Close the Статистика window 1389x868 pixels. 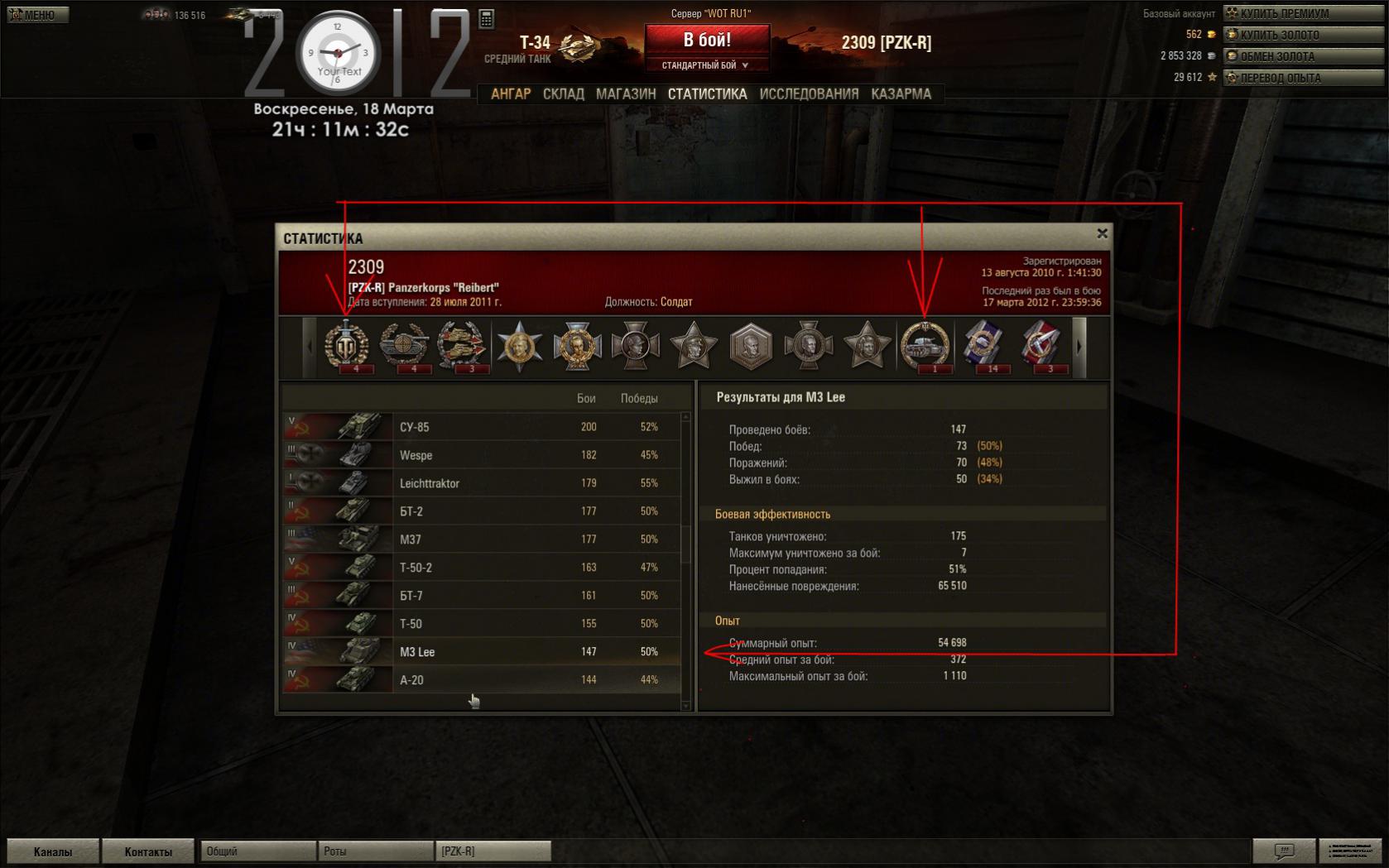click(1102, 234)
